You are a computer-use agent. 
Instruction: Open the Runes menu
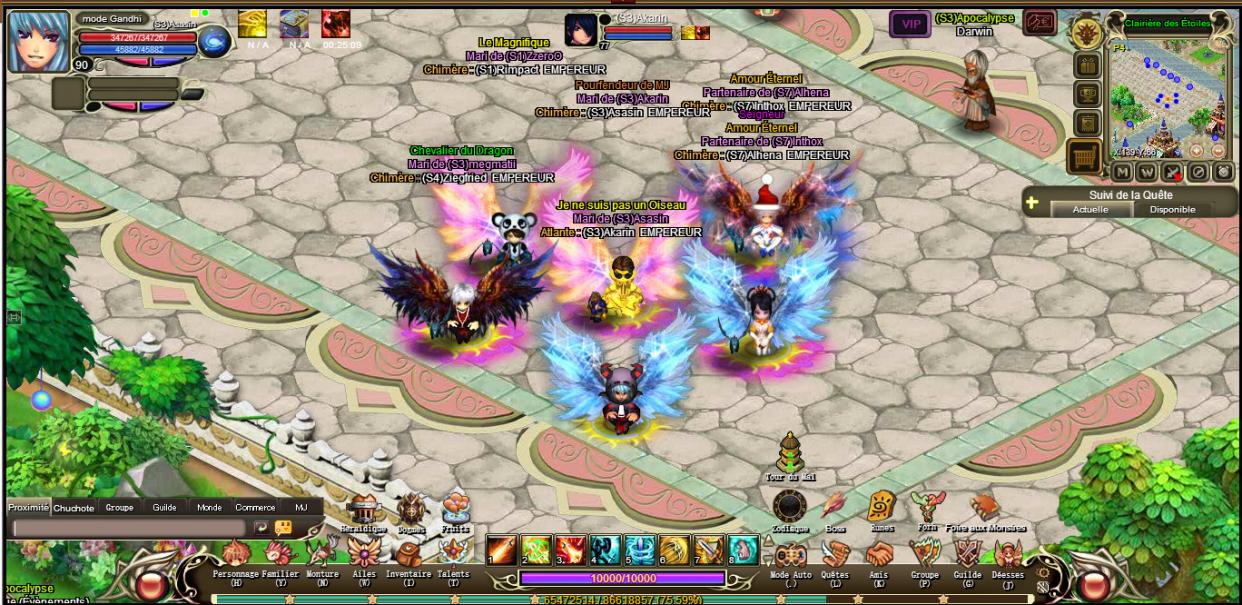click(880, 506)
